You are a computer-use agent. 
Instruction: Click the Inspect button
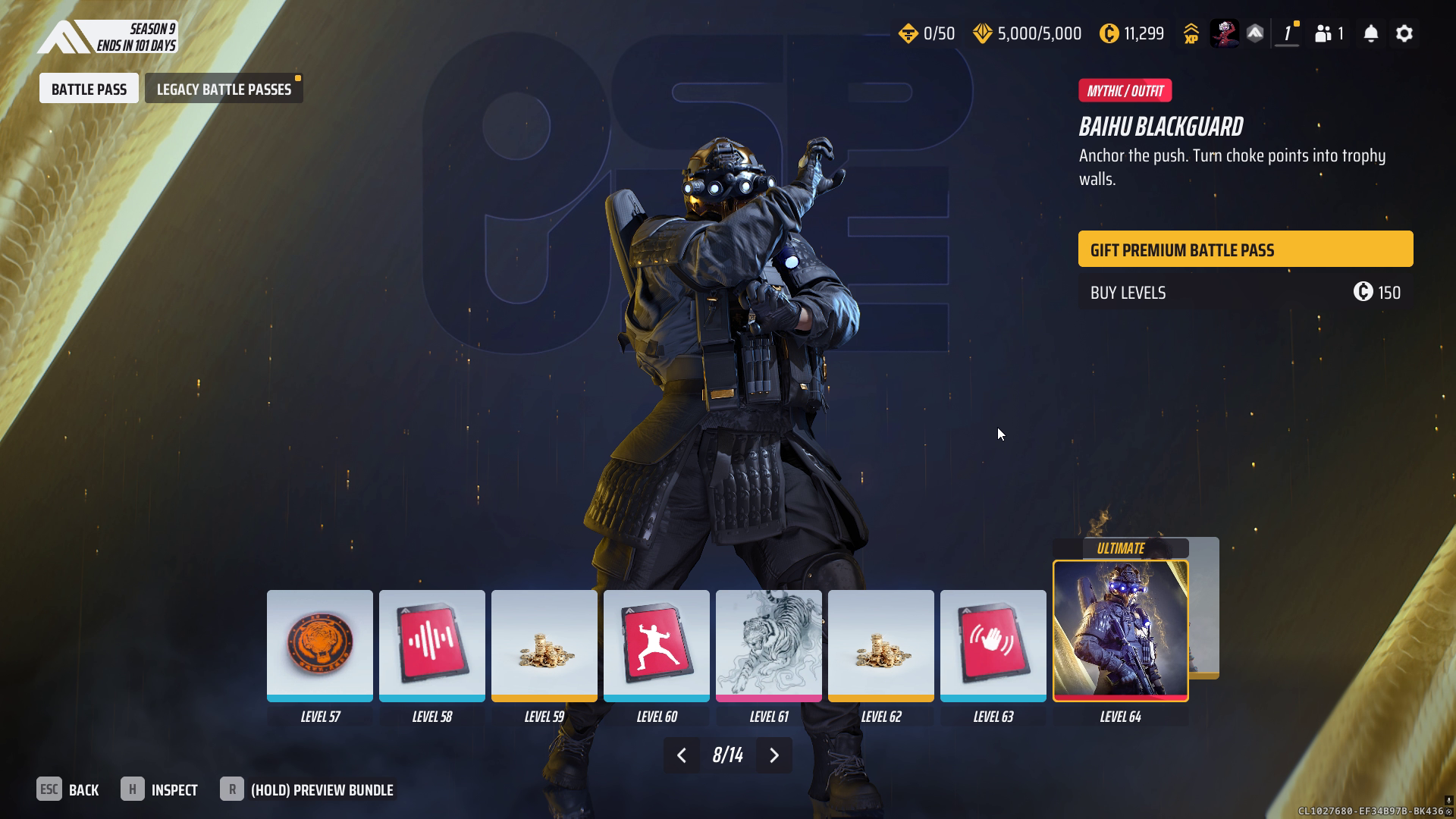point(159,790)
